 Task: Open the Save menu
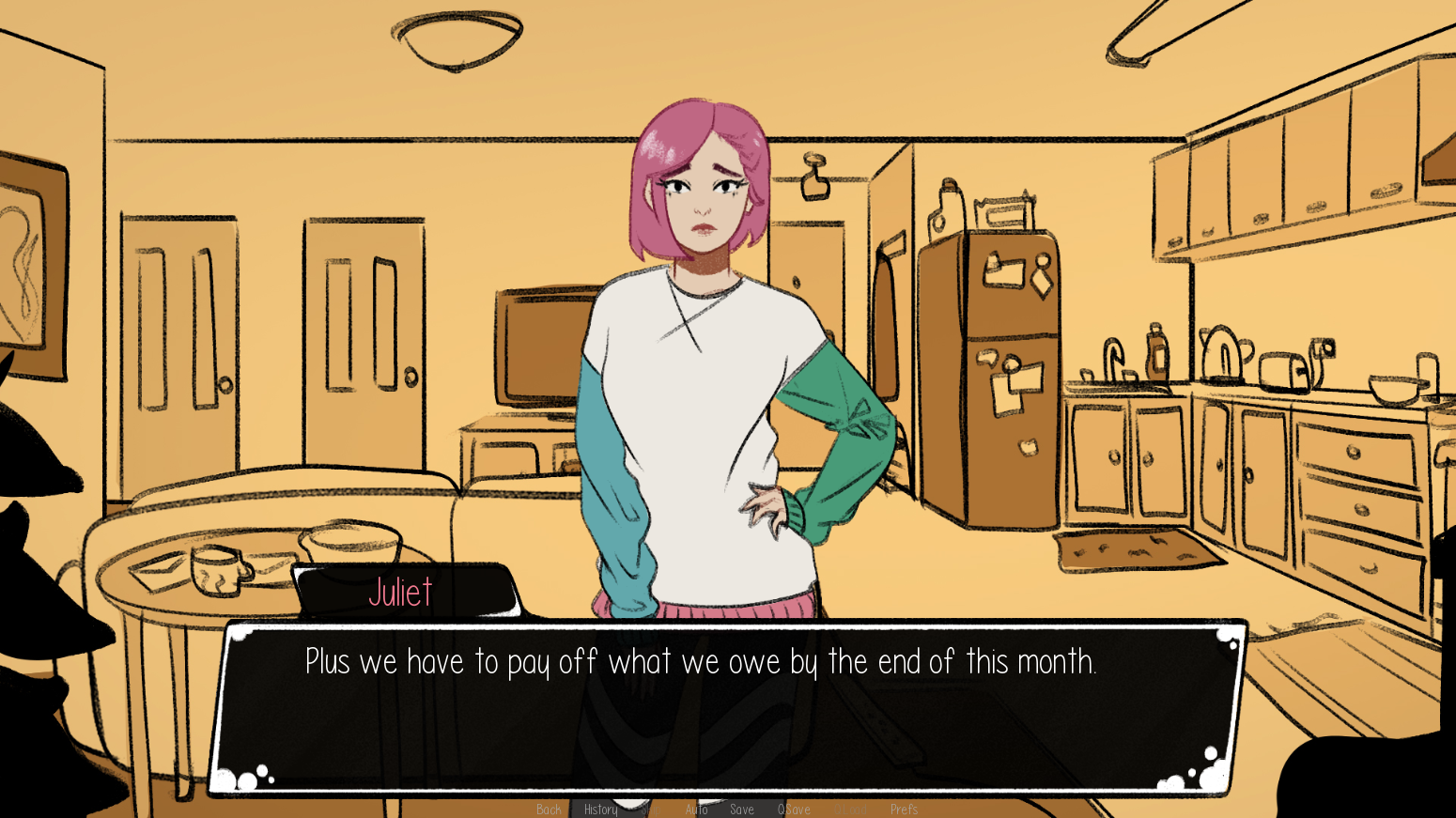[x=741, y=810]
